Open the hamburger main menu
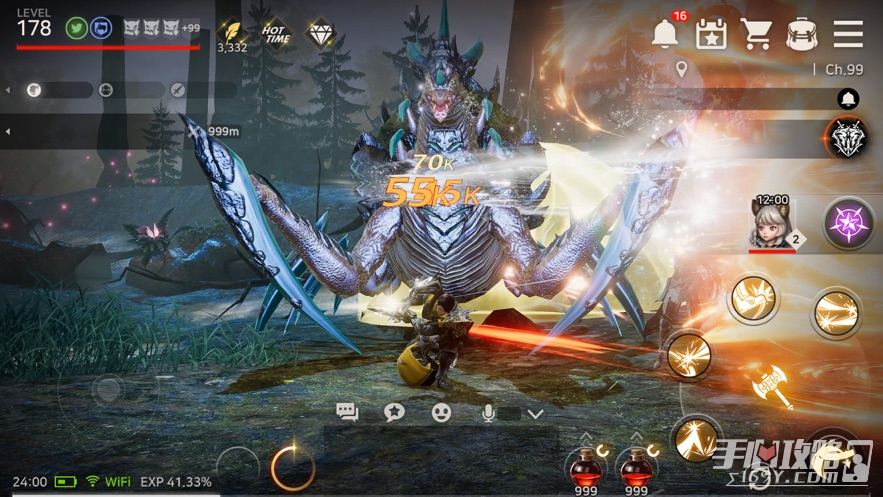The width and height of the screenshot is (883, 497). pyautogui.click(x=848, y=33)
